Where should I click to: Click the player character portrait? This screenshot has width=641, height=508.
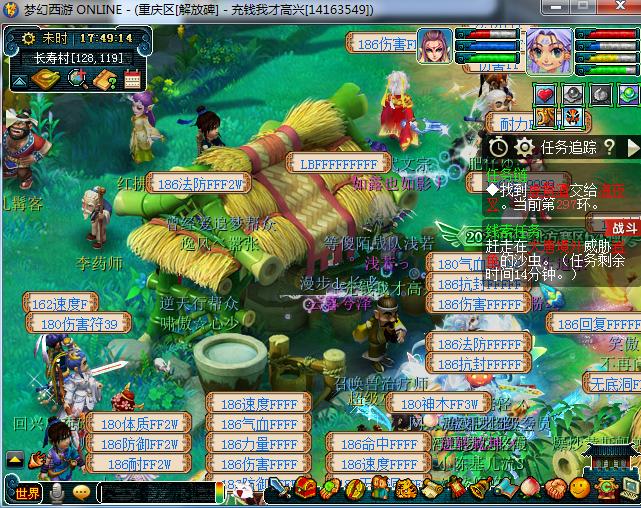tap(549, 51)
